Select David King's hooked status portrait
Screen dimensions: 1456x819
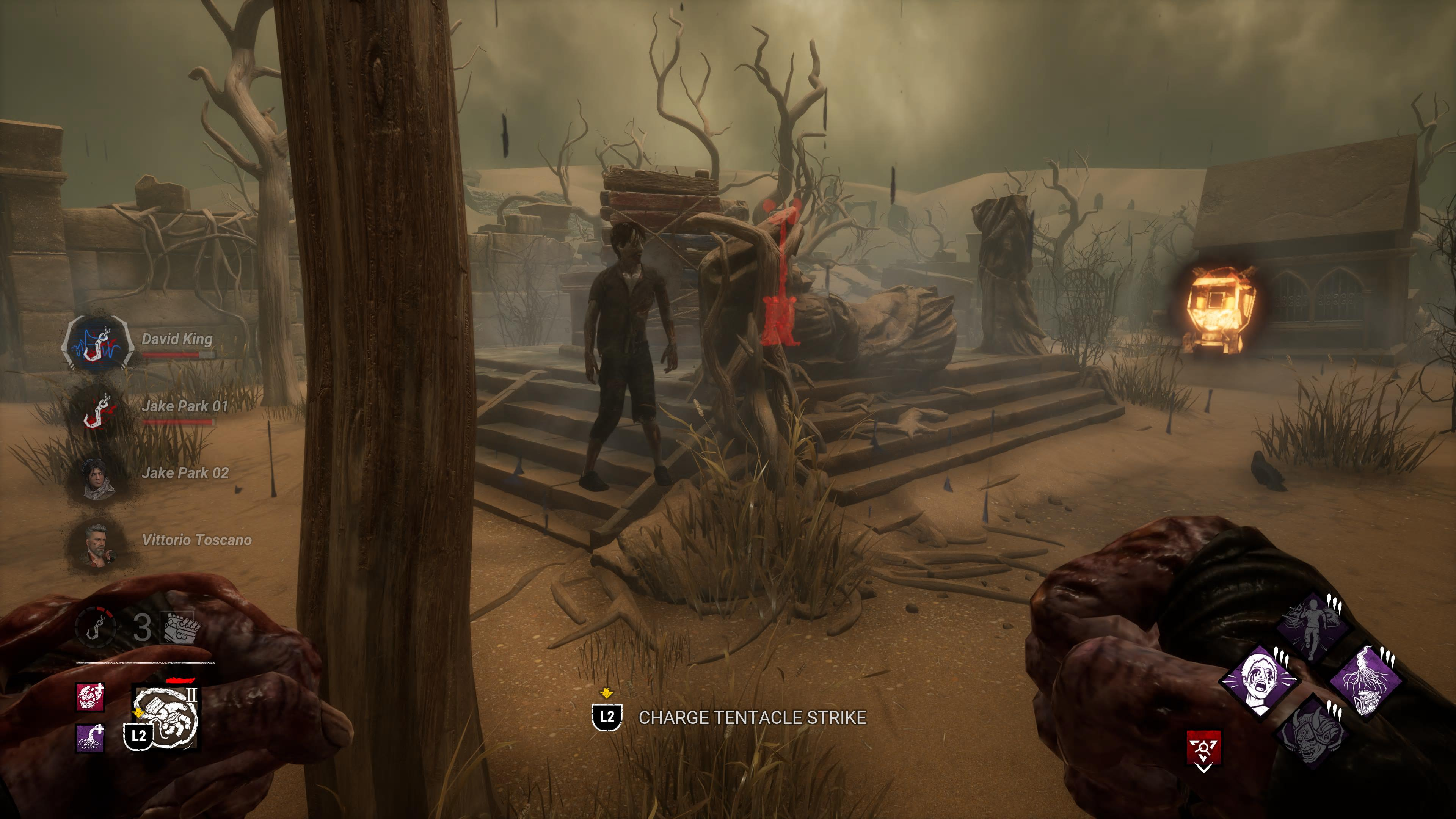(x=97, y=344)
